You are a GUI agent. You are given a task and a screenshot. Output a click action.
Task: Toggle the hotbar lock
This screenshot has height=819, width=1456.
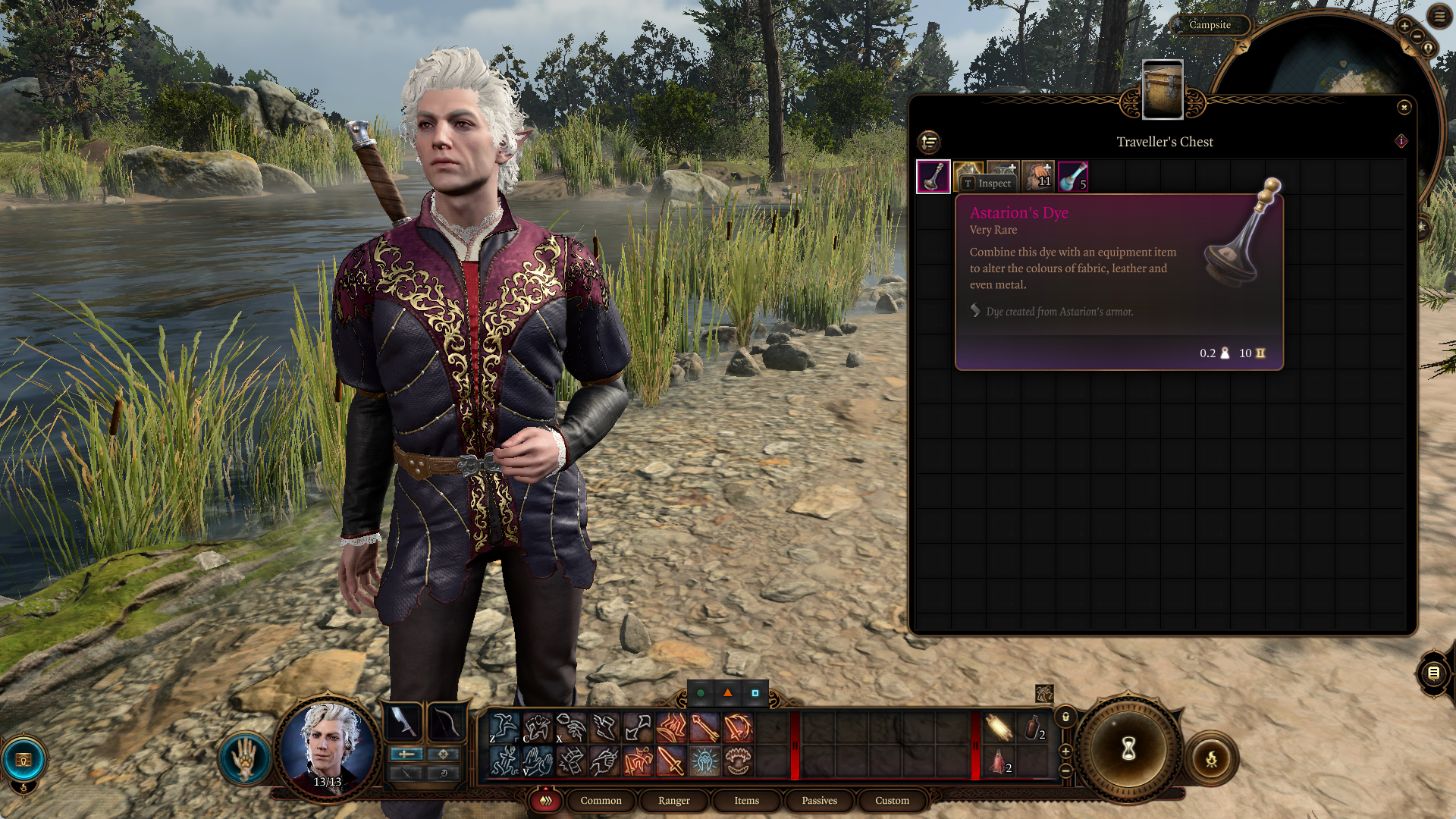click(1065, 717)
